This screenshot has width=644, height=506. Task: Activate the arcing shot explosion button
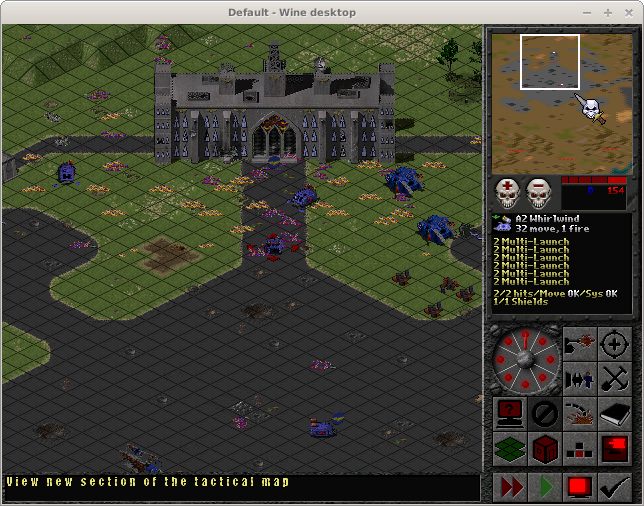[x=580, y=412]
